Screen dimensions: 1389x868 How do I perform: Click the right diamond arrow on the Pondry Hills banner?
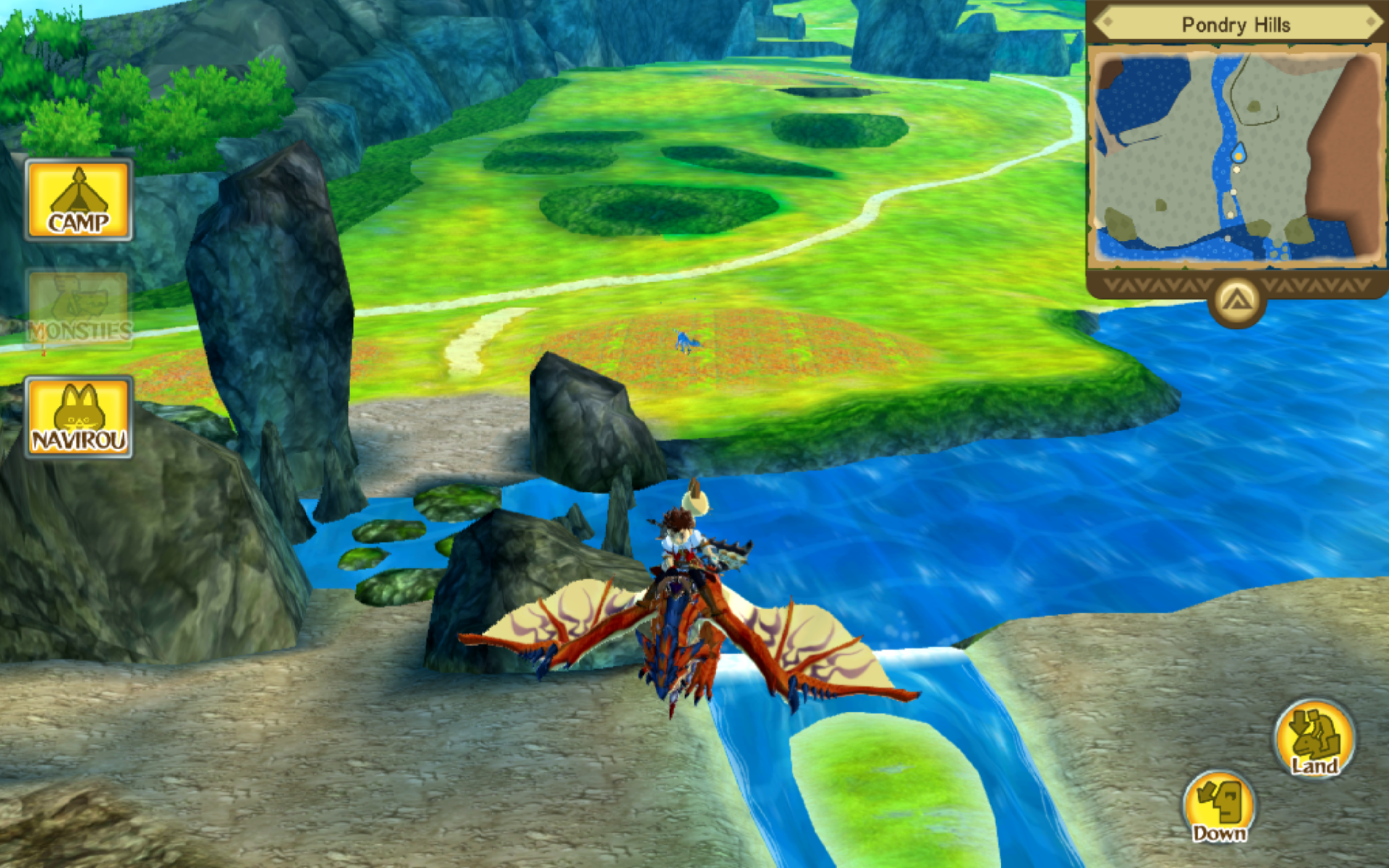pyautogui.click(x=1372, y=22)
